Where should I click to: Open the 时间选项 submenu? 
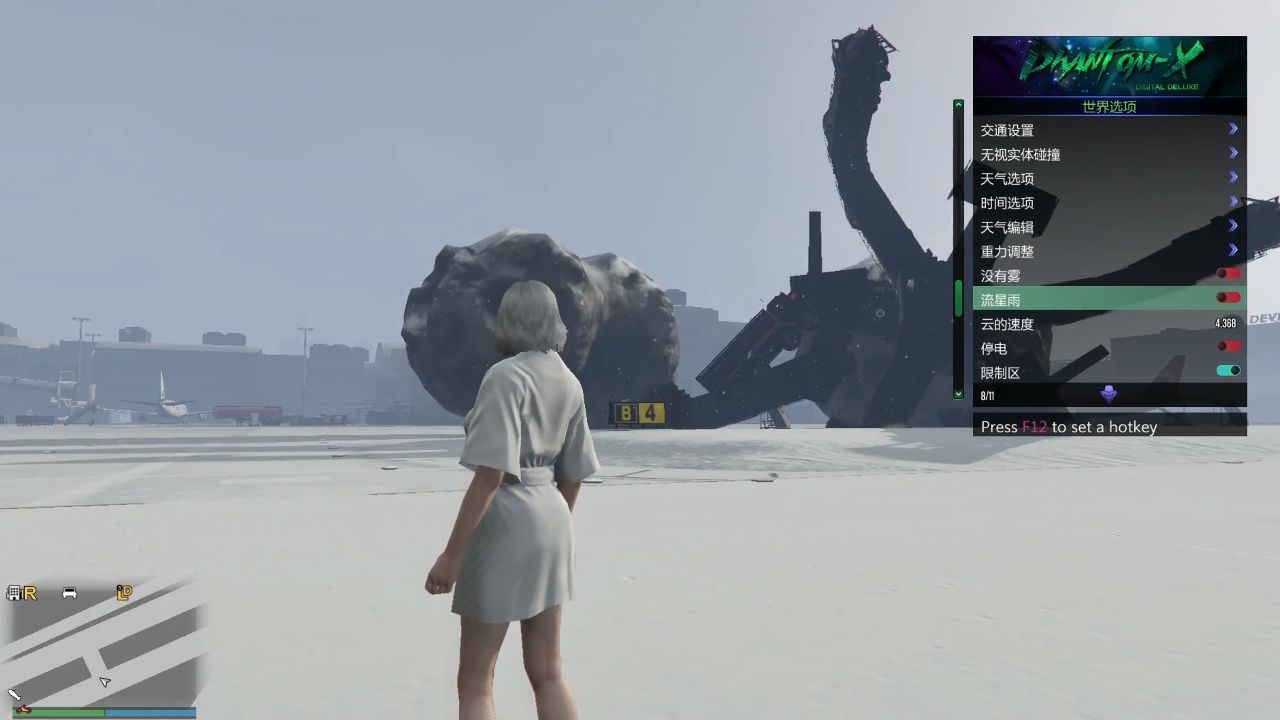[x=1108, y=203]
